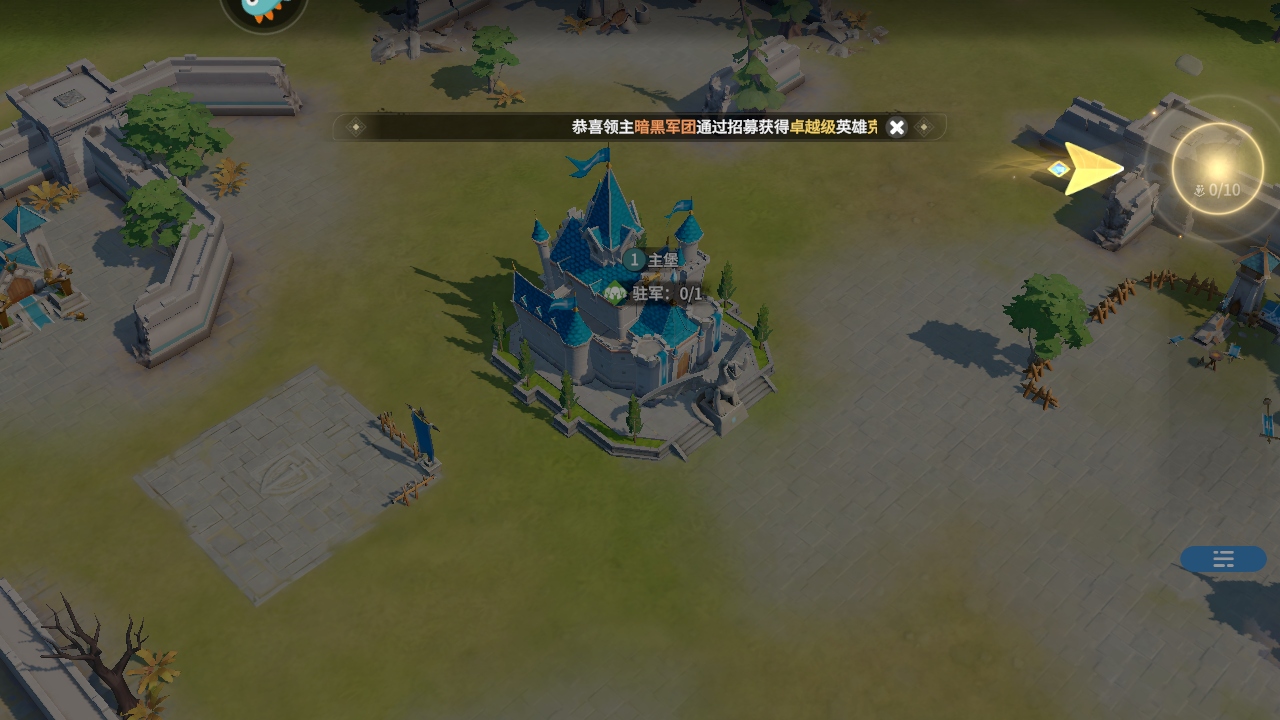Close the hero recruitment announcement banner
1280x720 pixels.
[x=897, y=127]
